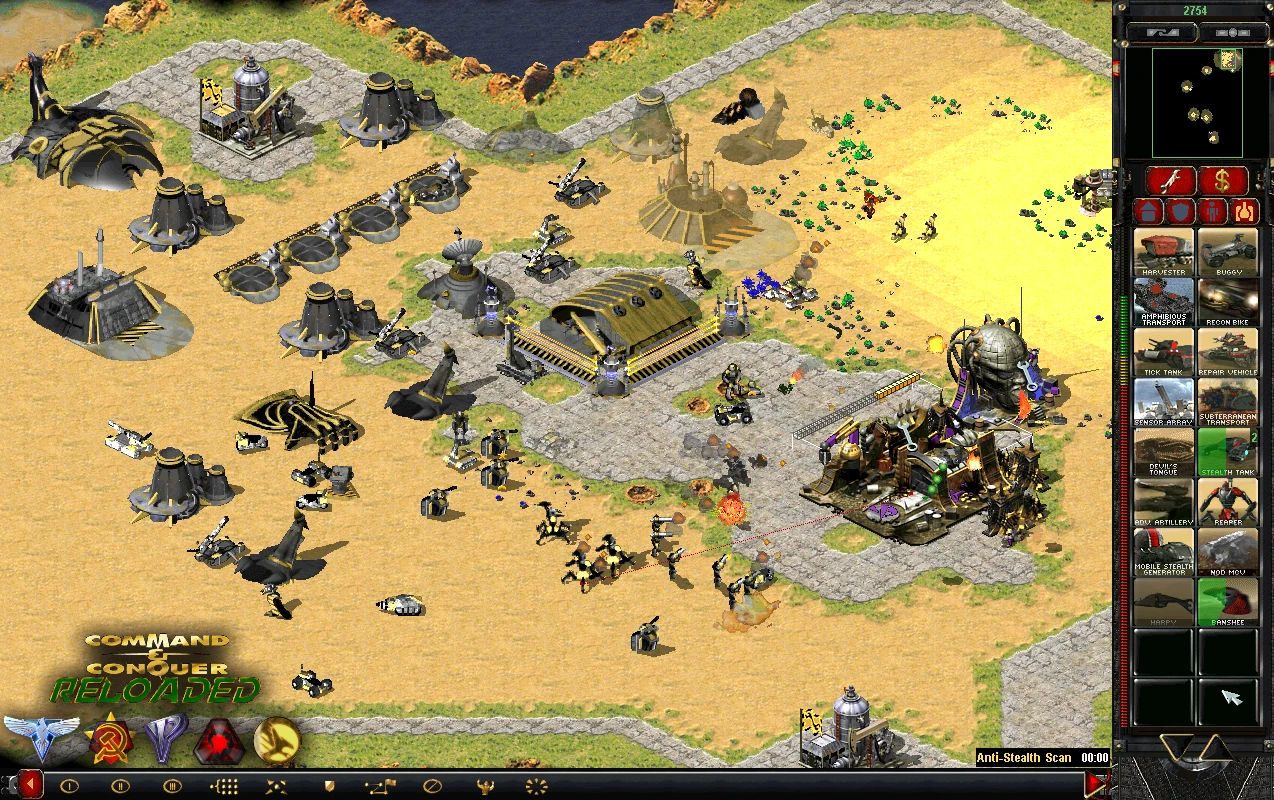Click the waypoint flag command button
The image size is (1274, 800).
pyautogui.click(x=380, y=785)
